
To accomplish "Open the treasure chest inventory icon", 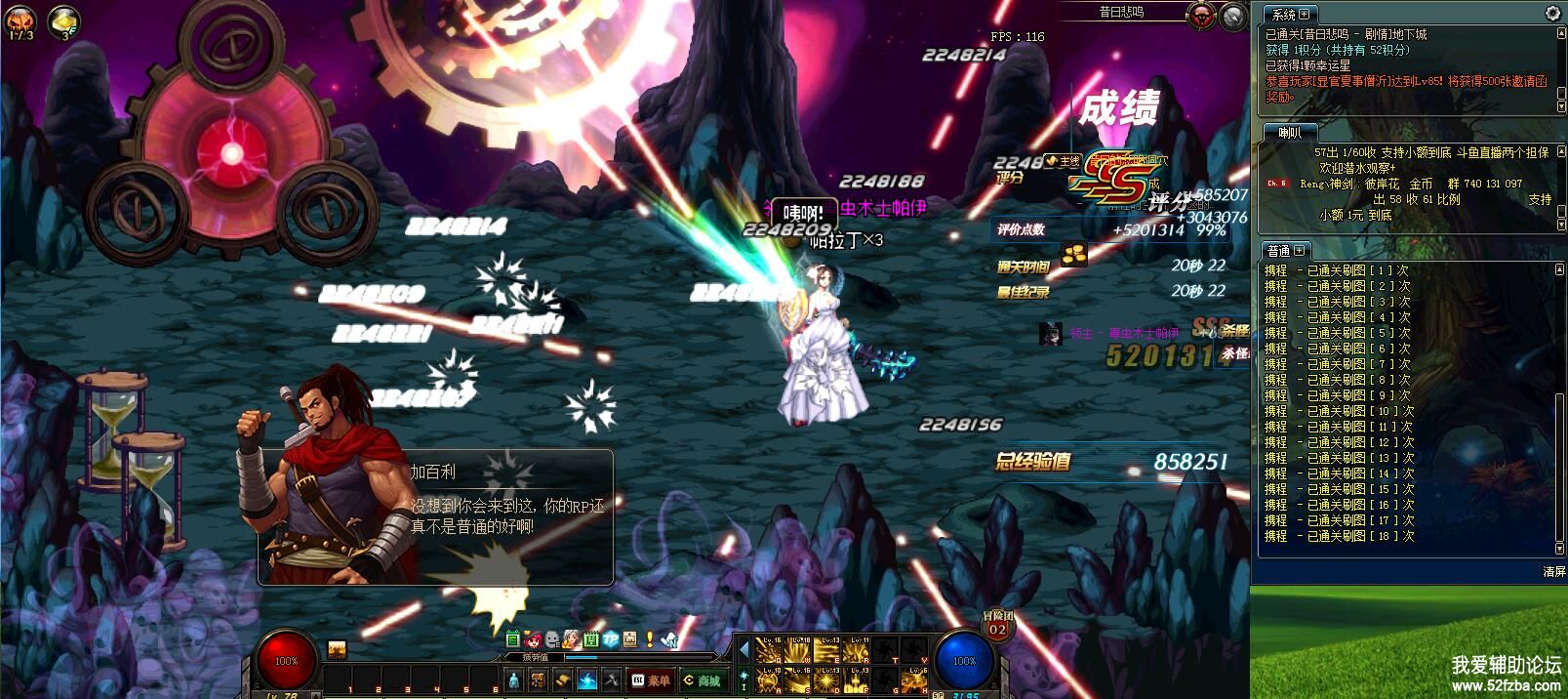I will pyautogui.click(x=539, y=680).
